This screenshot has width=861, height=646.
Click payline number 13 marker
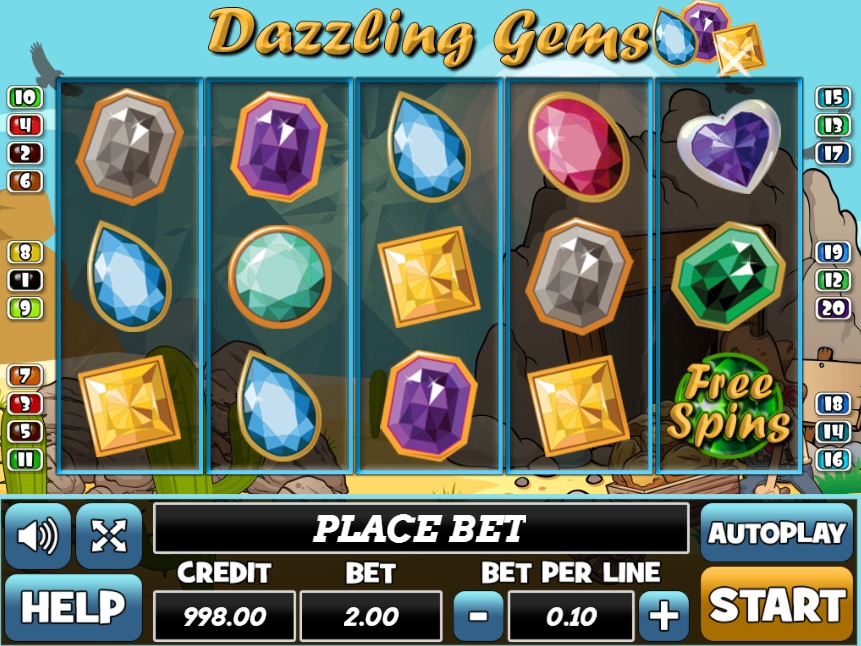coord(832,126)
